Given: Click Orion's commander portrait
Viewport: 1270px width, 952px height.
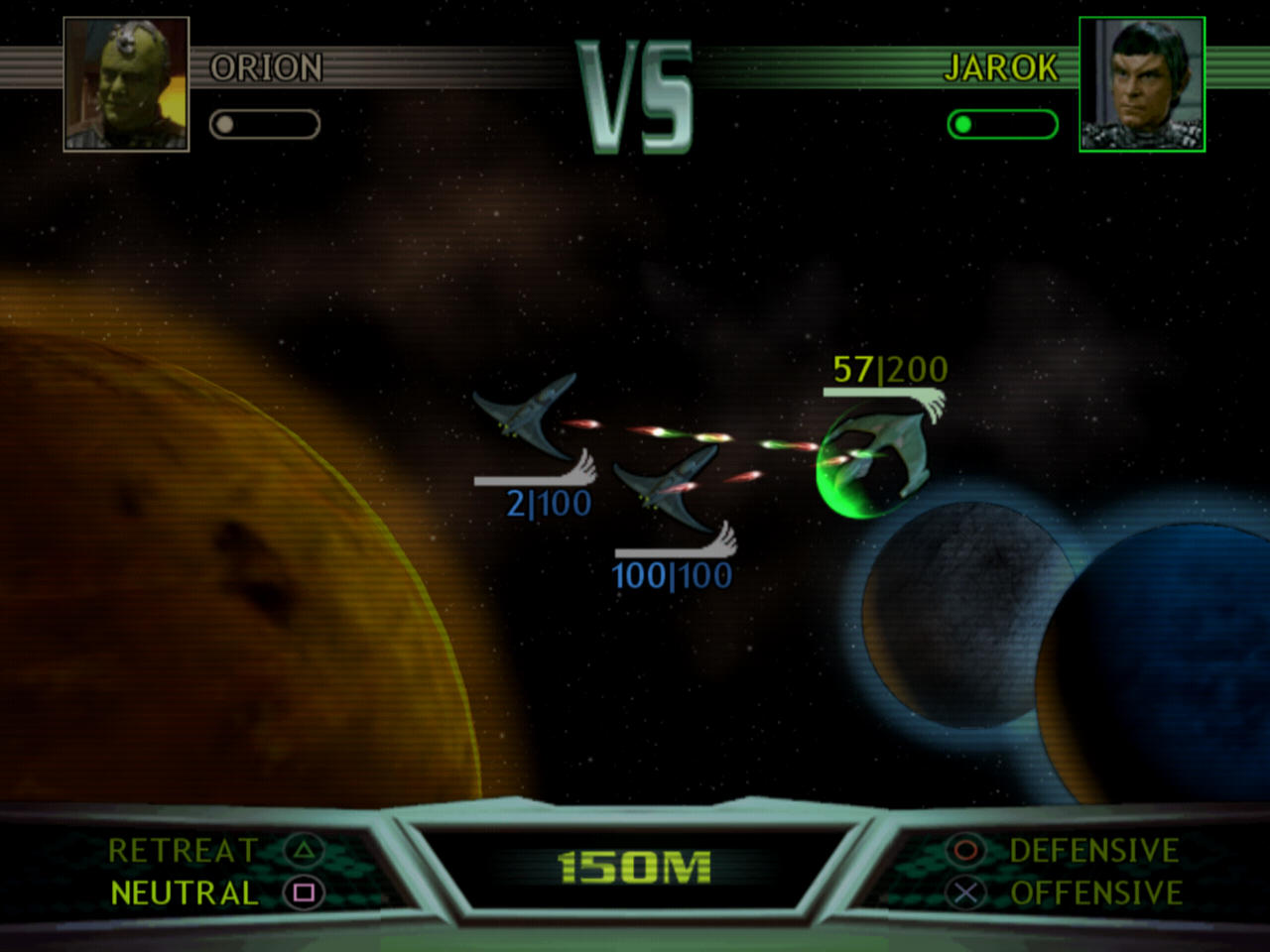Looking at the screenshot, I should pyautogui.click(x=126, y=84).
